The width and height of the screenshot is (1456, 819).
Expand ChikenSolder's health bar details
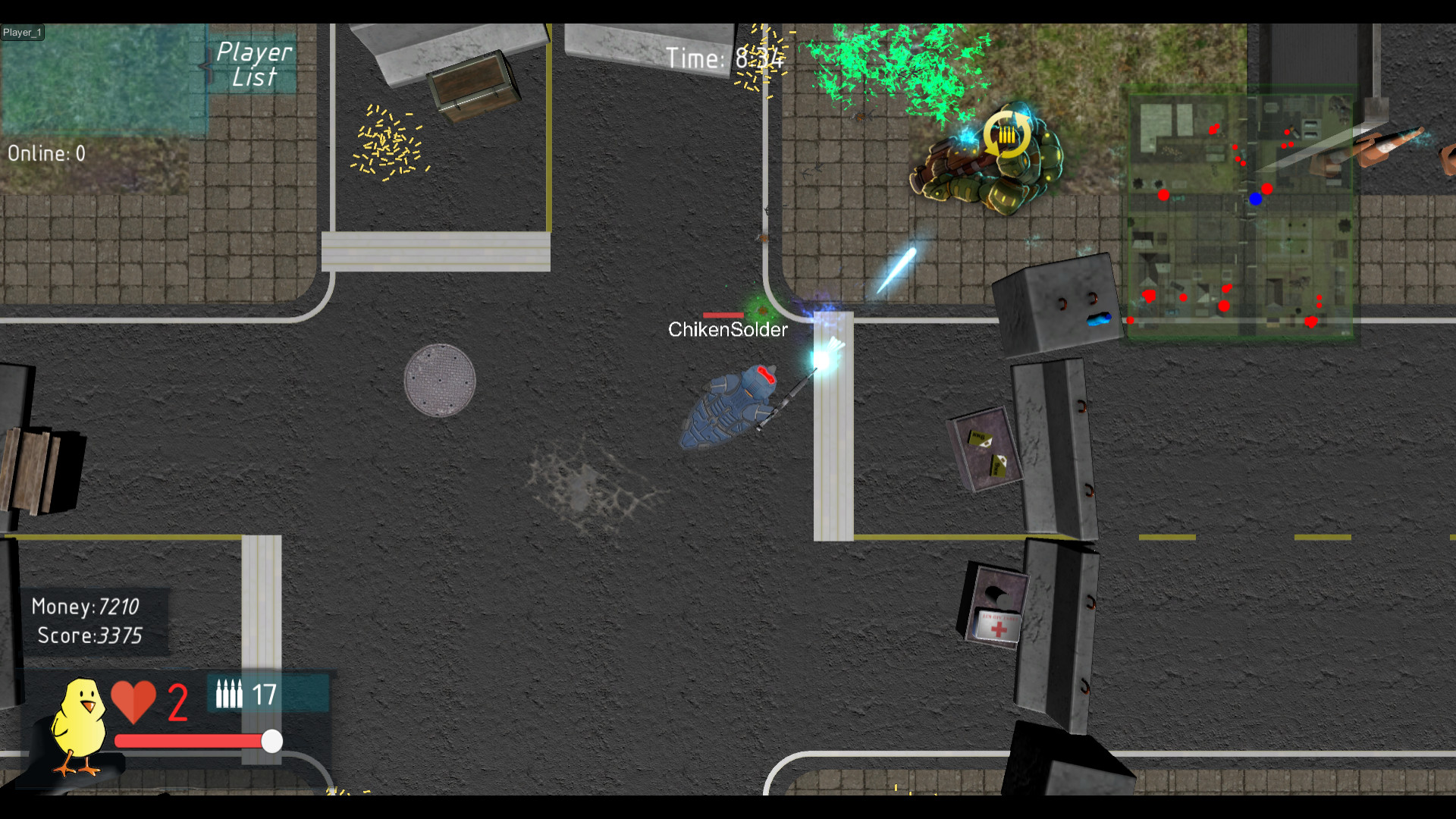(x=722, y=314)
